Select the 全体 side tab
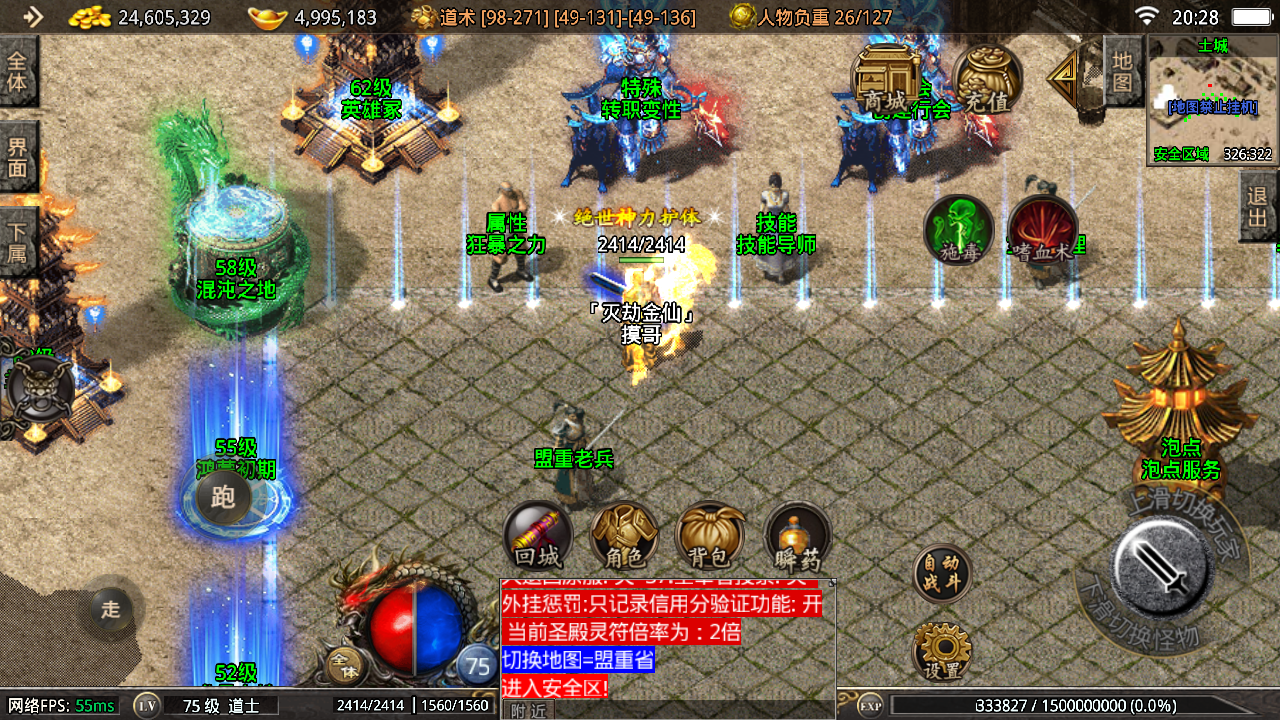The width and height of the screenshot is (1280, 720). (18, 71)
